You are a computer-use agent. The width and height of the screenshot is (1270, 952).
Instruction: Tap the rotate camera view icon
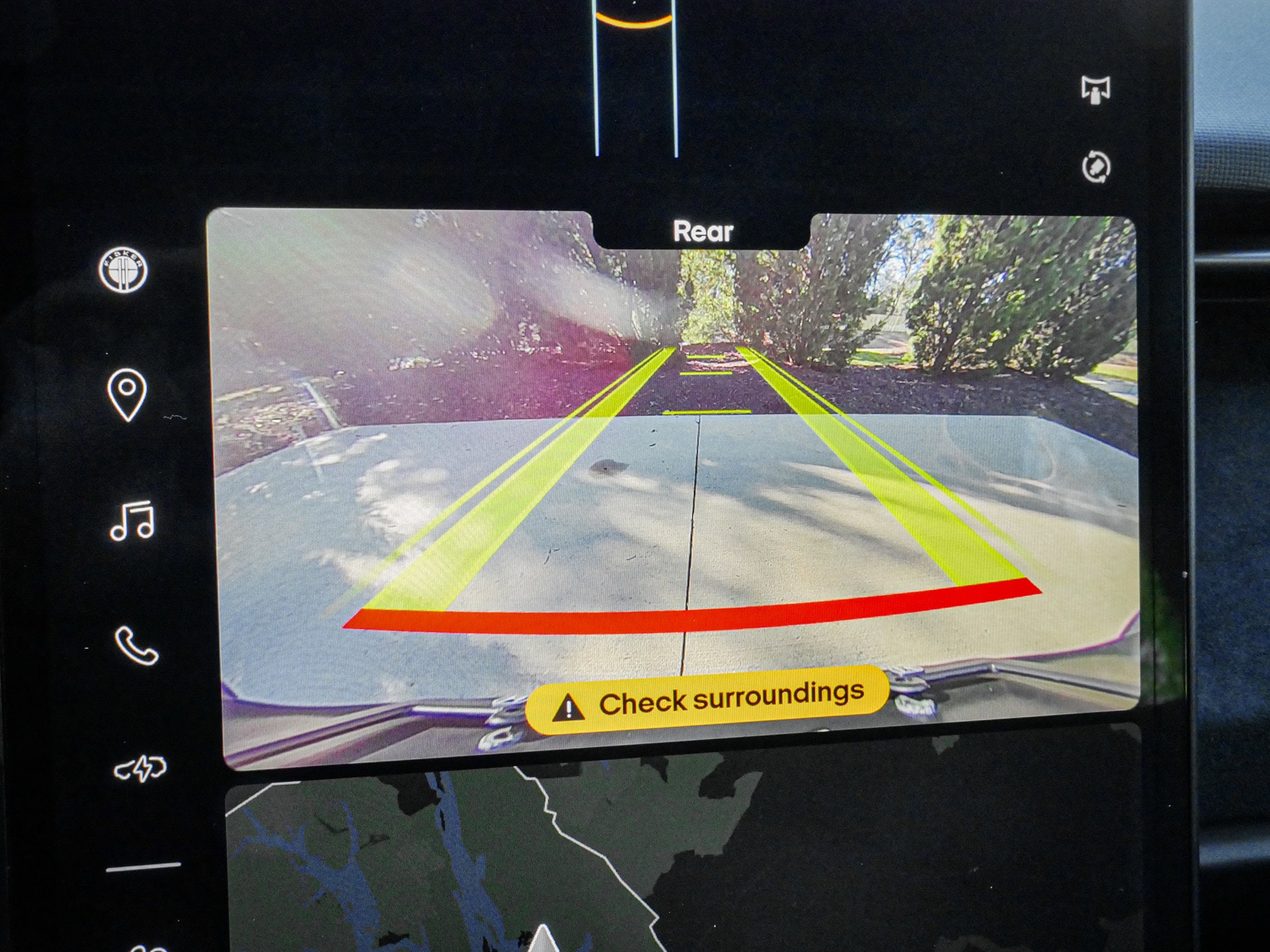1096,167
